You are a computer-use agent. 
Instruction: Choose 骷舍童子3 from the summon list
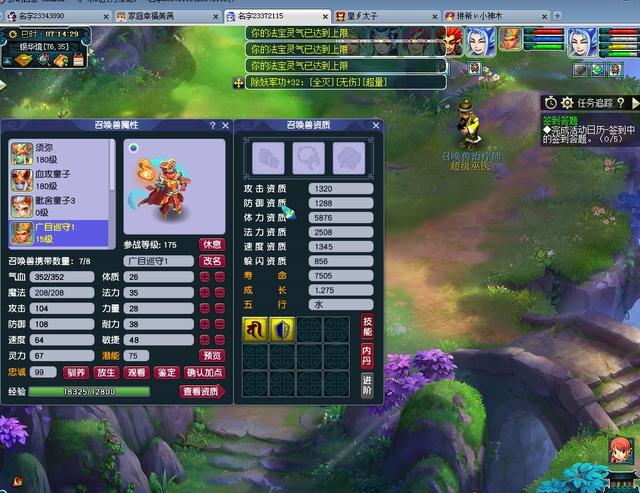pyautogui.click(x=55, y=207)
